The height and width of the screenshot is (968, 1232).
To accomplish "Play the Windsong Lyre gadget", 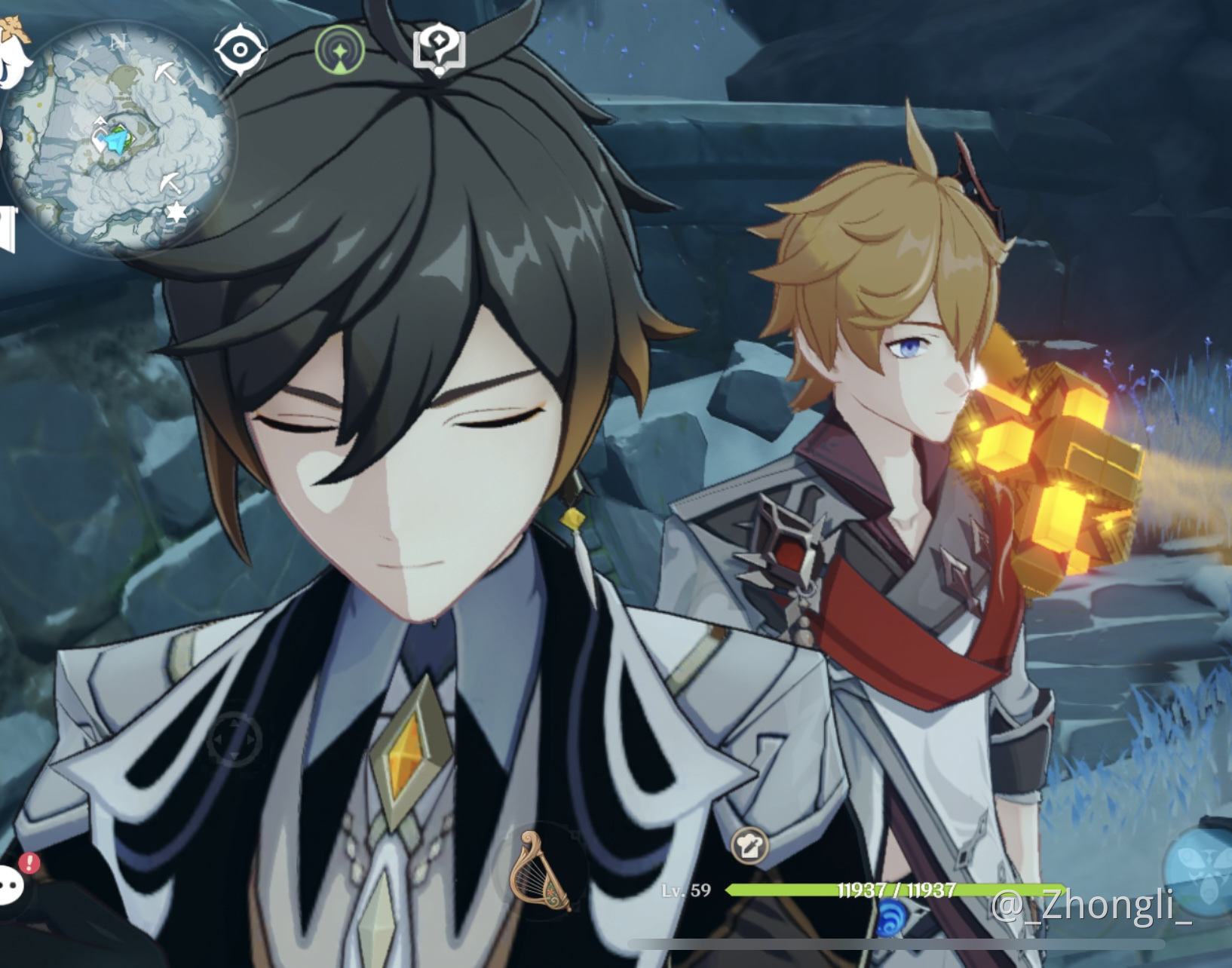I will click(x=538, y=873).
